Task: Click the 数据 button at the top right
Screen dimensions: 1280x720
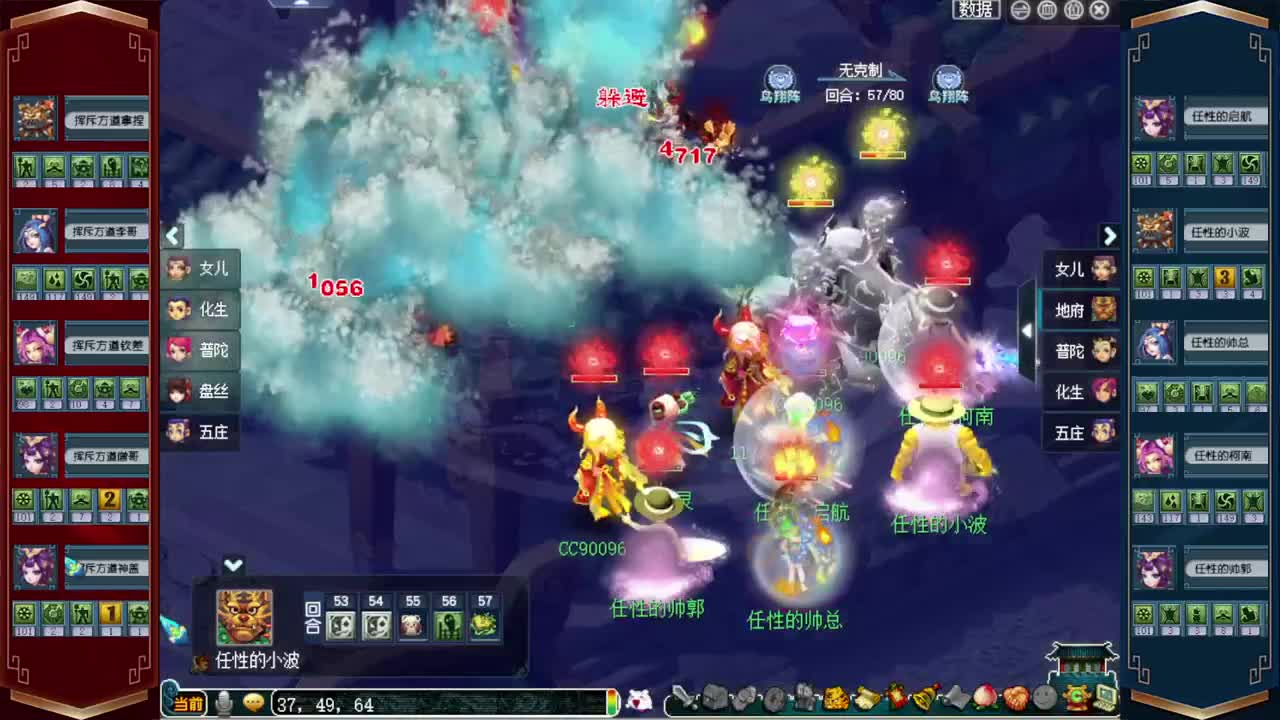Action: 974,10
